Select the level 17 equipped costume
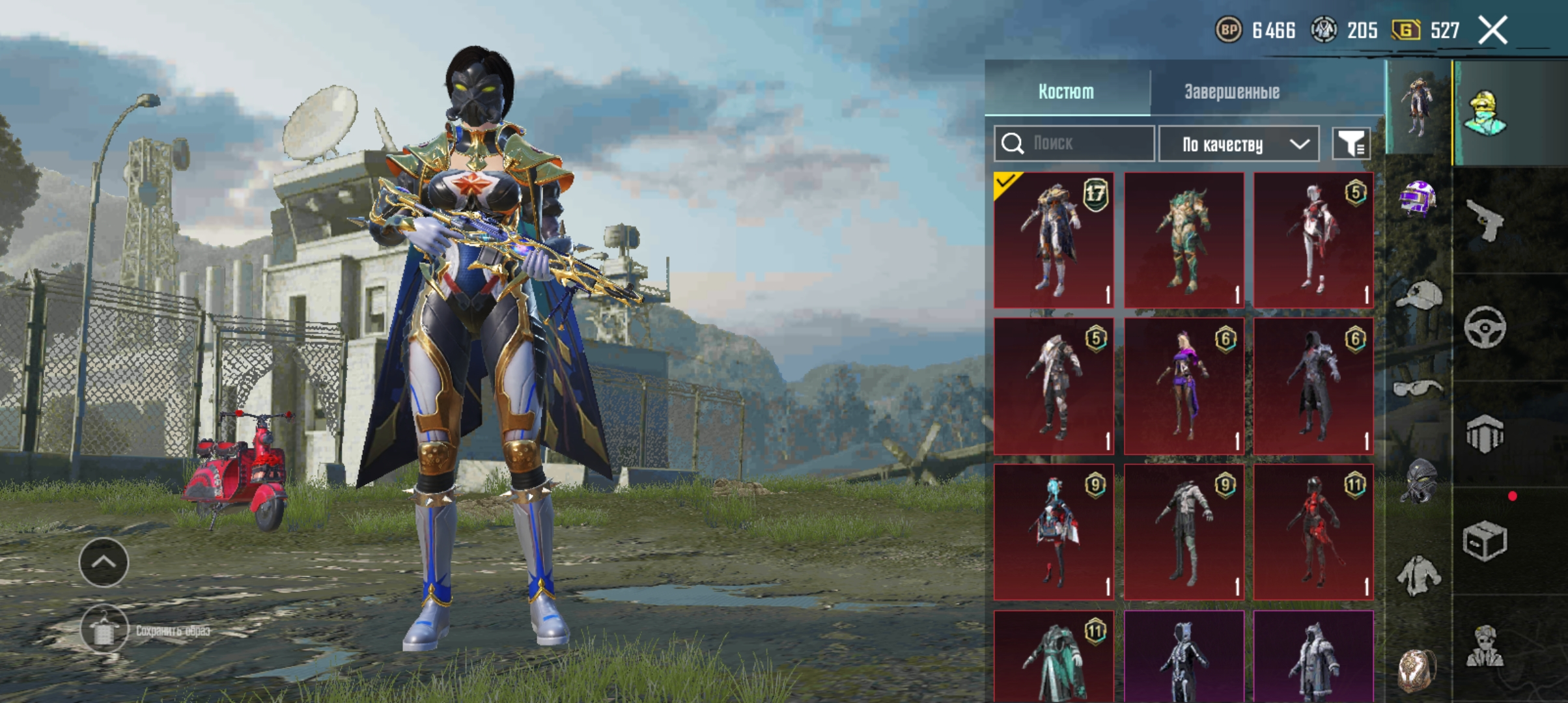This screenshot has height=703, width=1568. pos(1054,240)
